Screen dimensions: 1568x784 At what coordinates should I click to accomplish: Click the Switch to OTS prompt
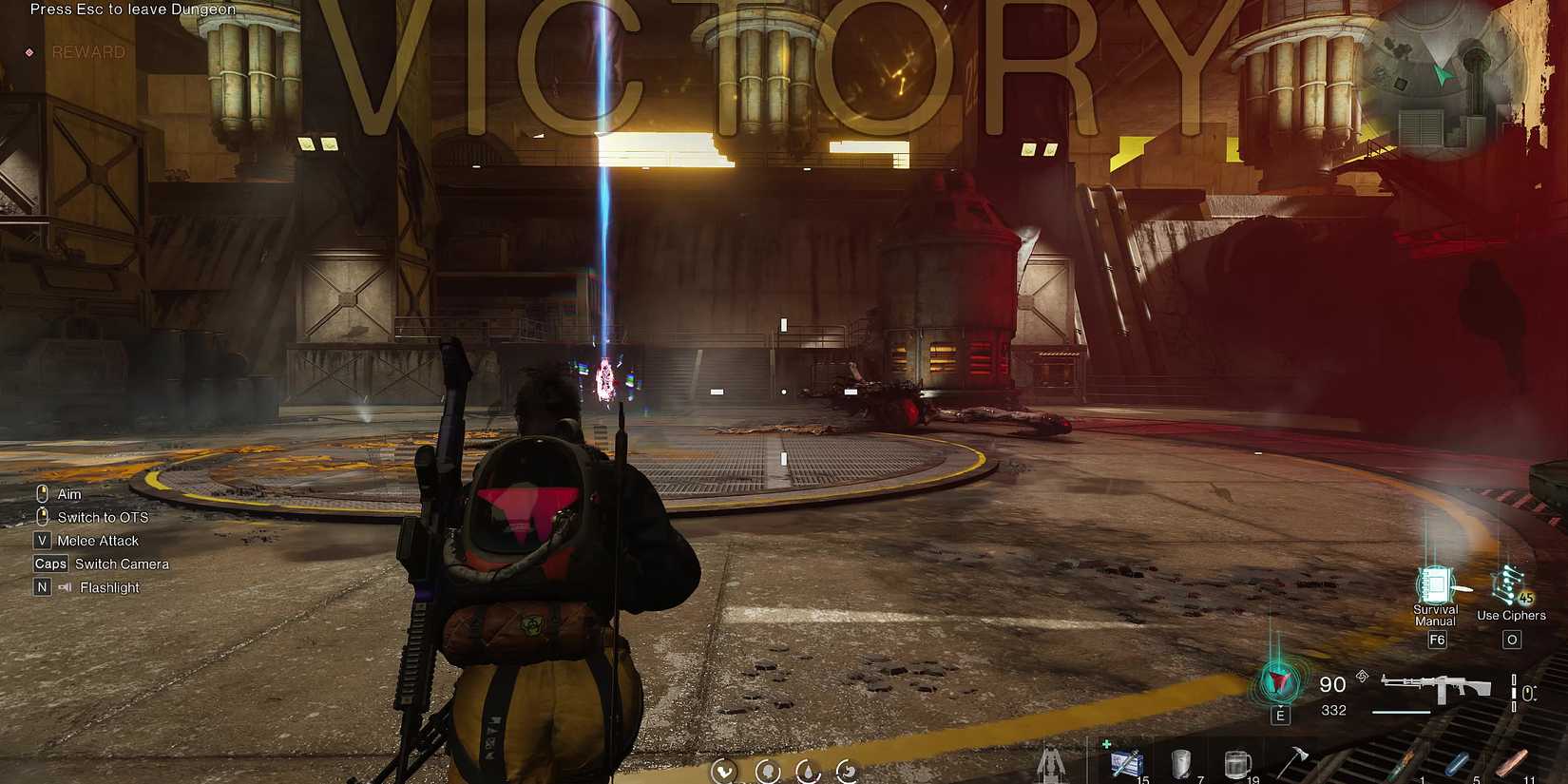click(101, 516)
